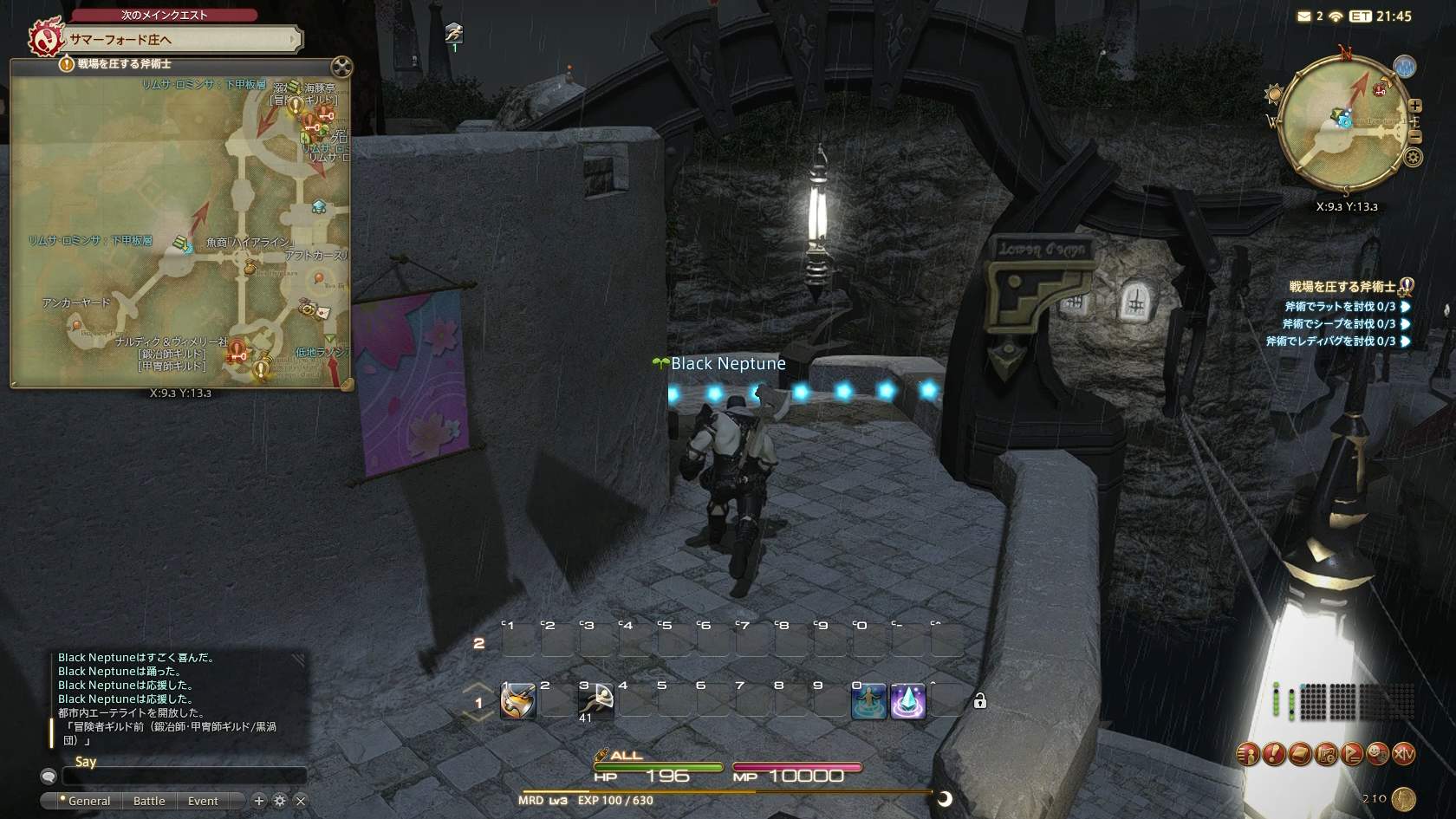Open the smiley face Social menu
Image resolution: width=1456 pixels, height=819 pixels.
point(1378,754)
